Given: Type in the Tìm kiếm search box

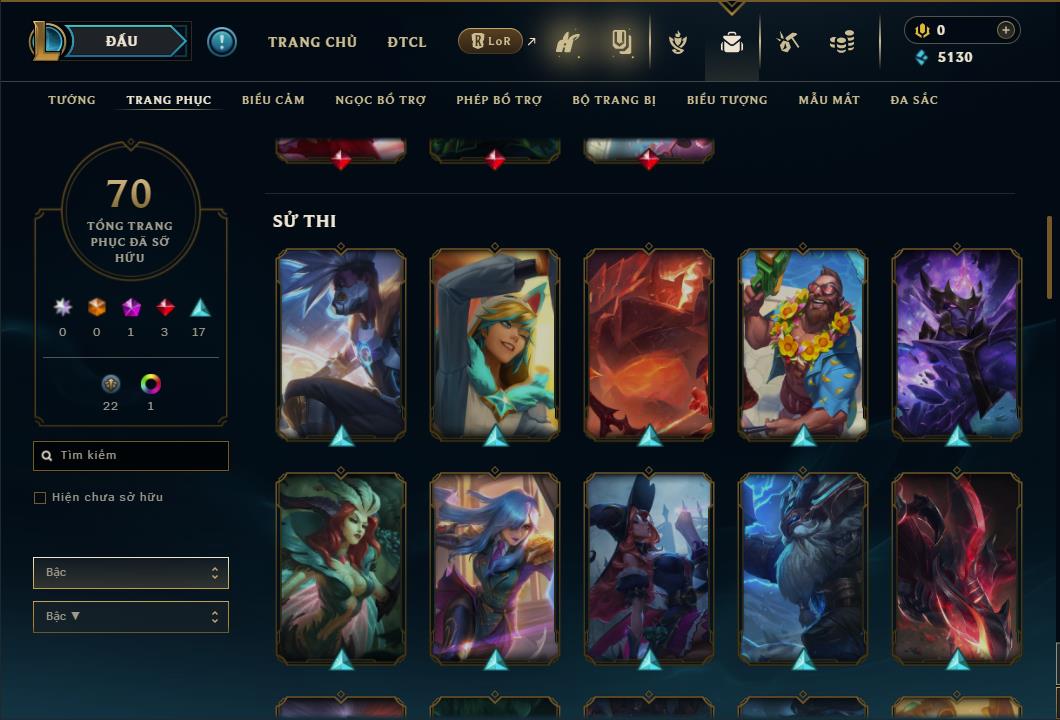Looking at the screenshot, I should tap(140, 456).
